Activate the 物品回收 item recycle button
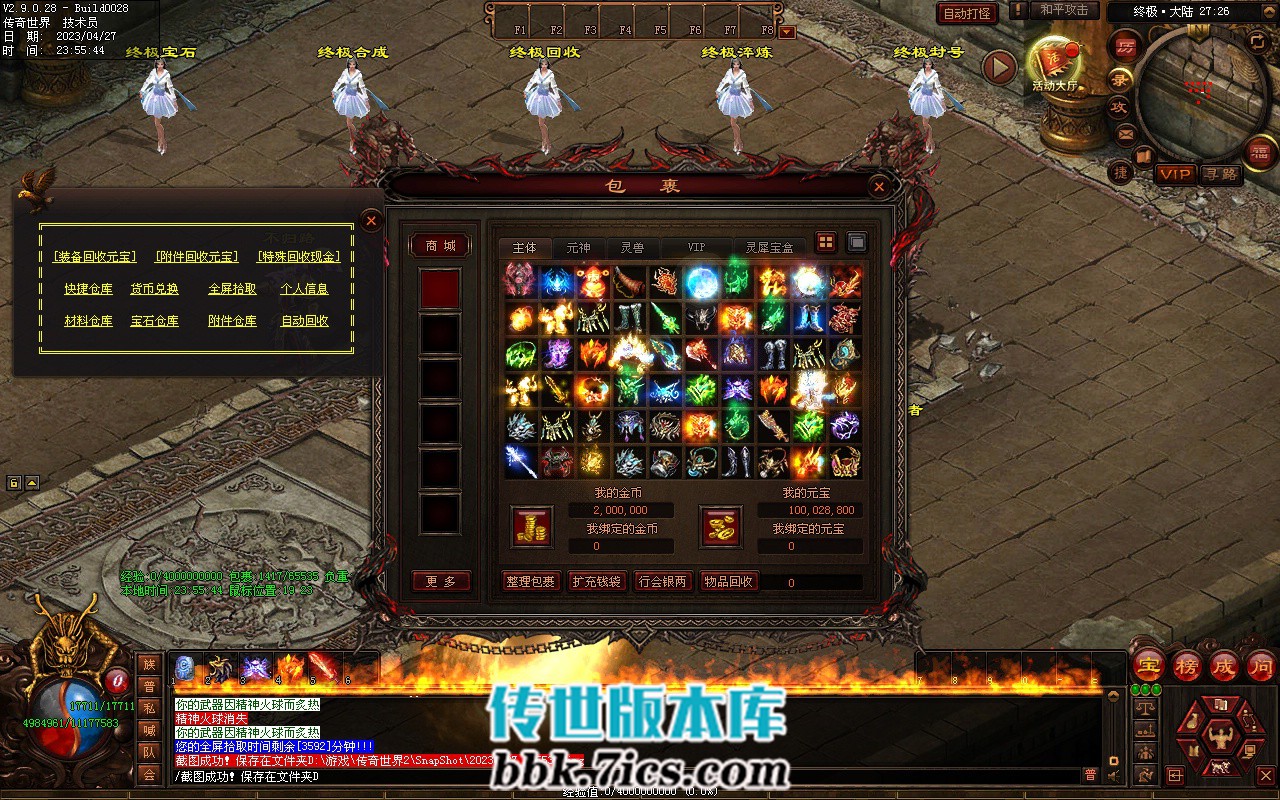 [x=728, y=582]
